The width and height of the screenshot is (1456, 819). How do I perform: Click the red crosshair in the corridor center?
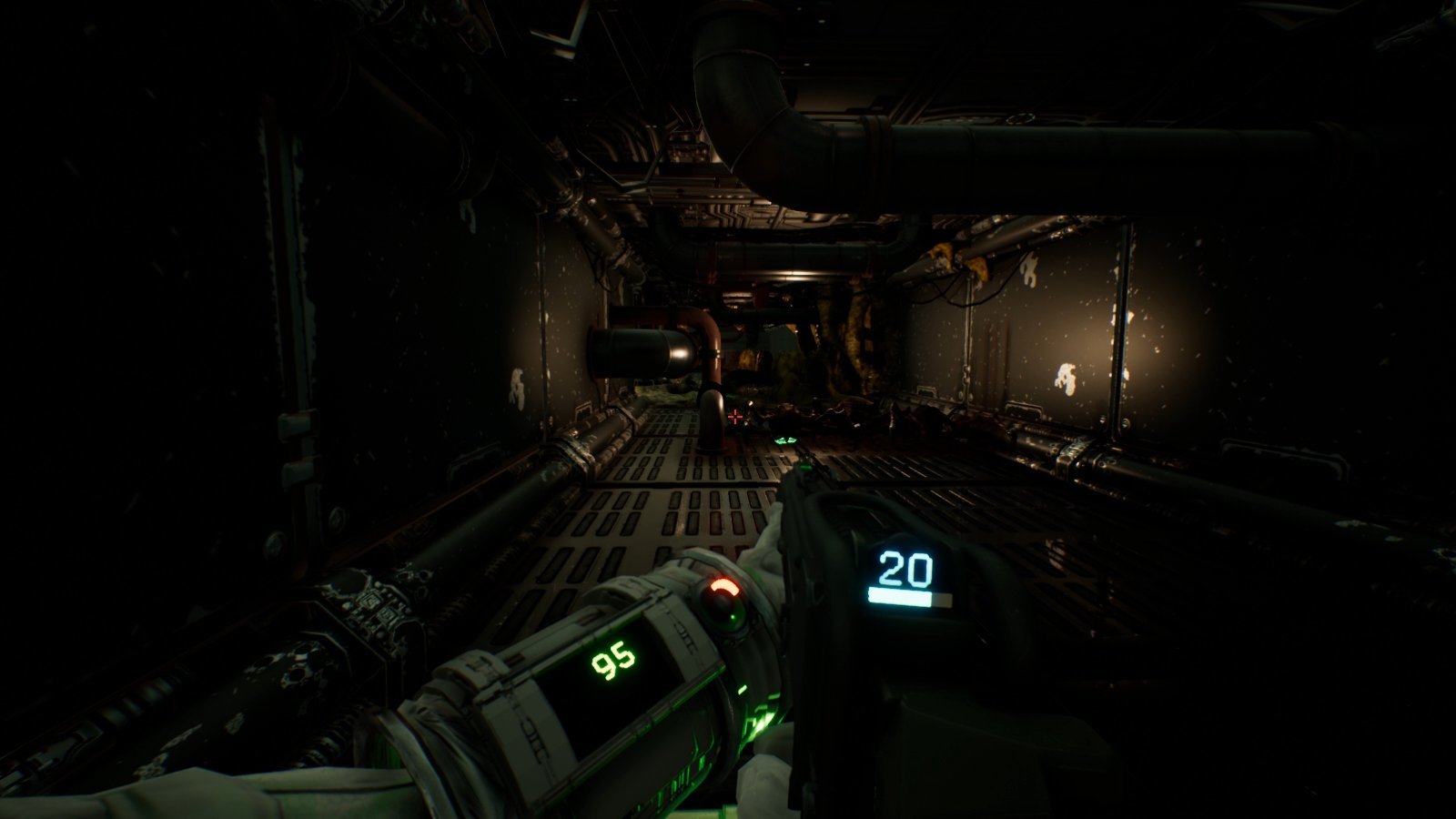click(735, 417)
